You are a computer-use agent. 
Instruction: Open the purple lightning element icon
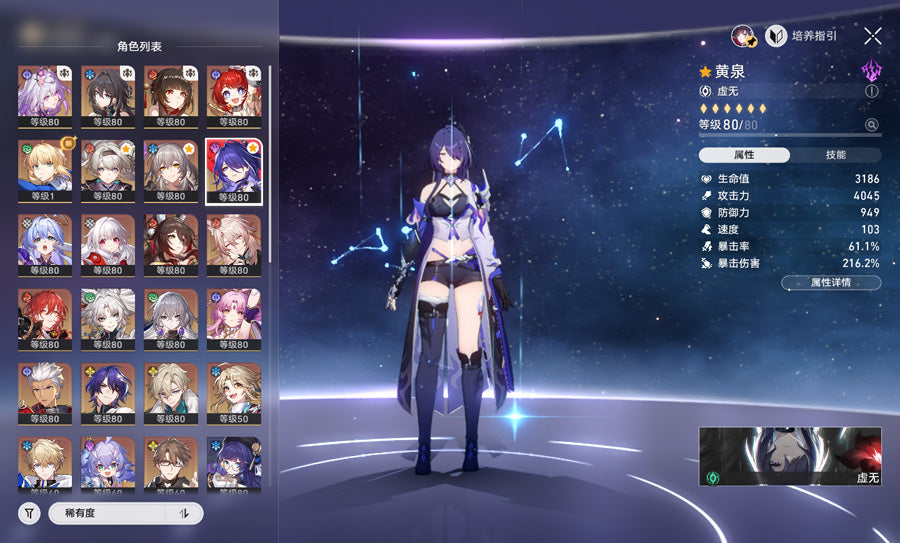(x=871, y=70)
